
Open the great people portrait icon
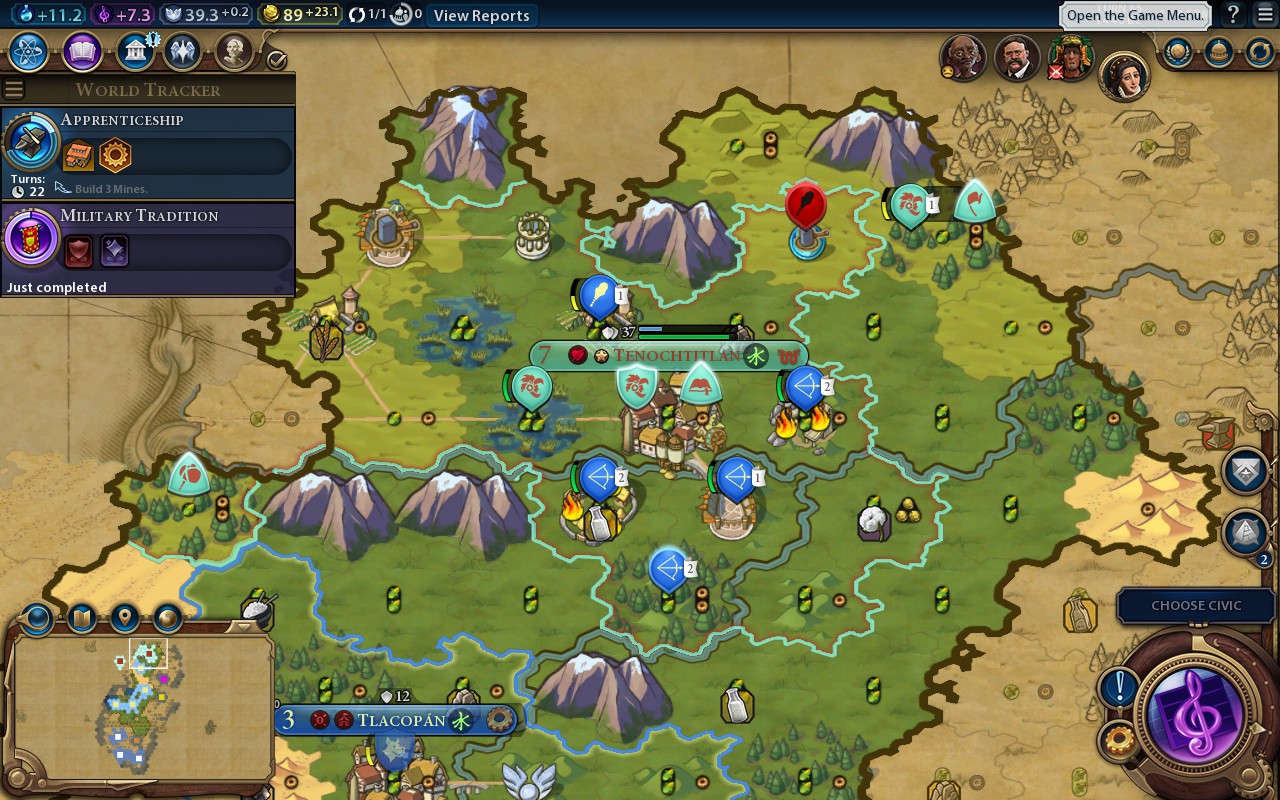[233, 51]
